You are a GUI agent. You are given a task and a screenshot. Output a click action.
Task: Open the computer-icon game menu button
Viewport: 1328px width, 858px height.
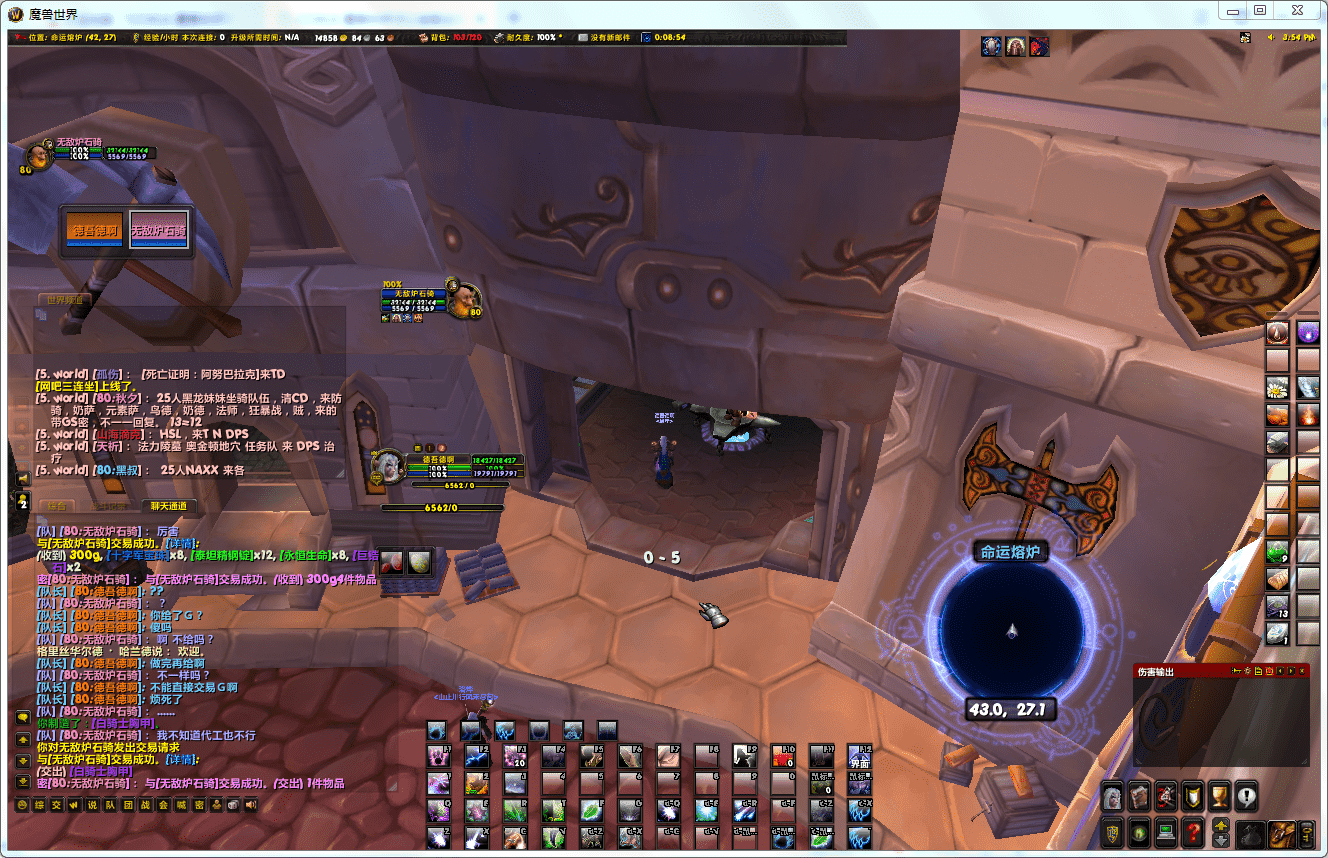click(1165, 831)
